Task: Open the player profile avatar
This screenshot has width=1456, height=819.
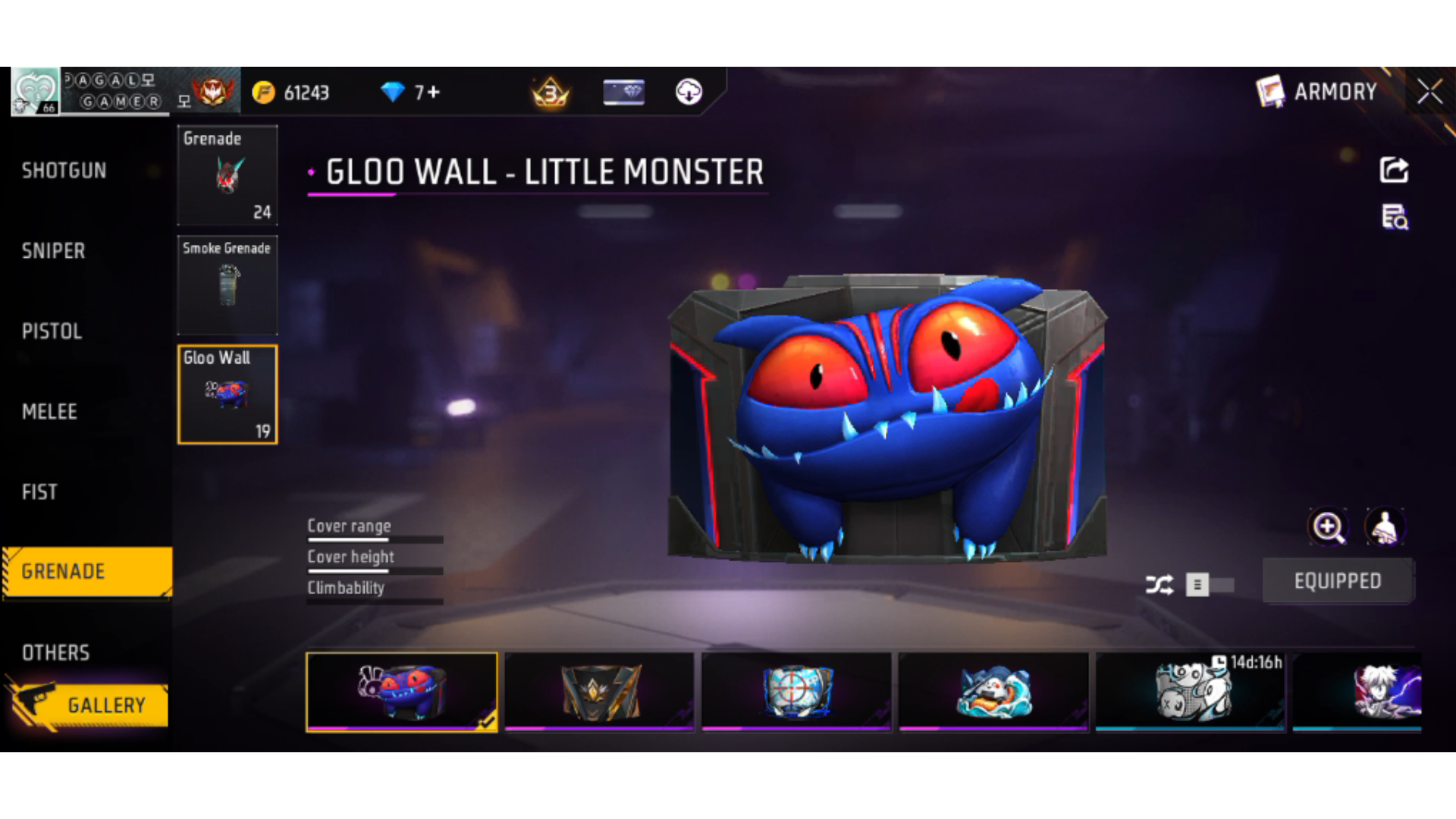Action: pyautogui.click(x=34, y=91)
